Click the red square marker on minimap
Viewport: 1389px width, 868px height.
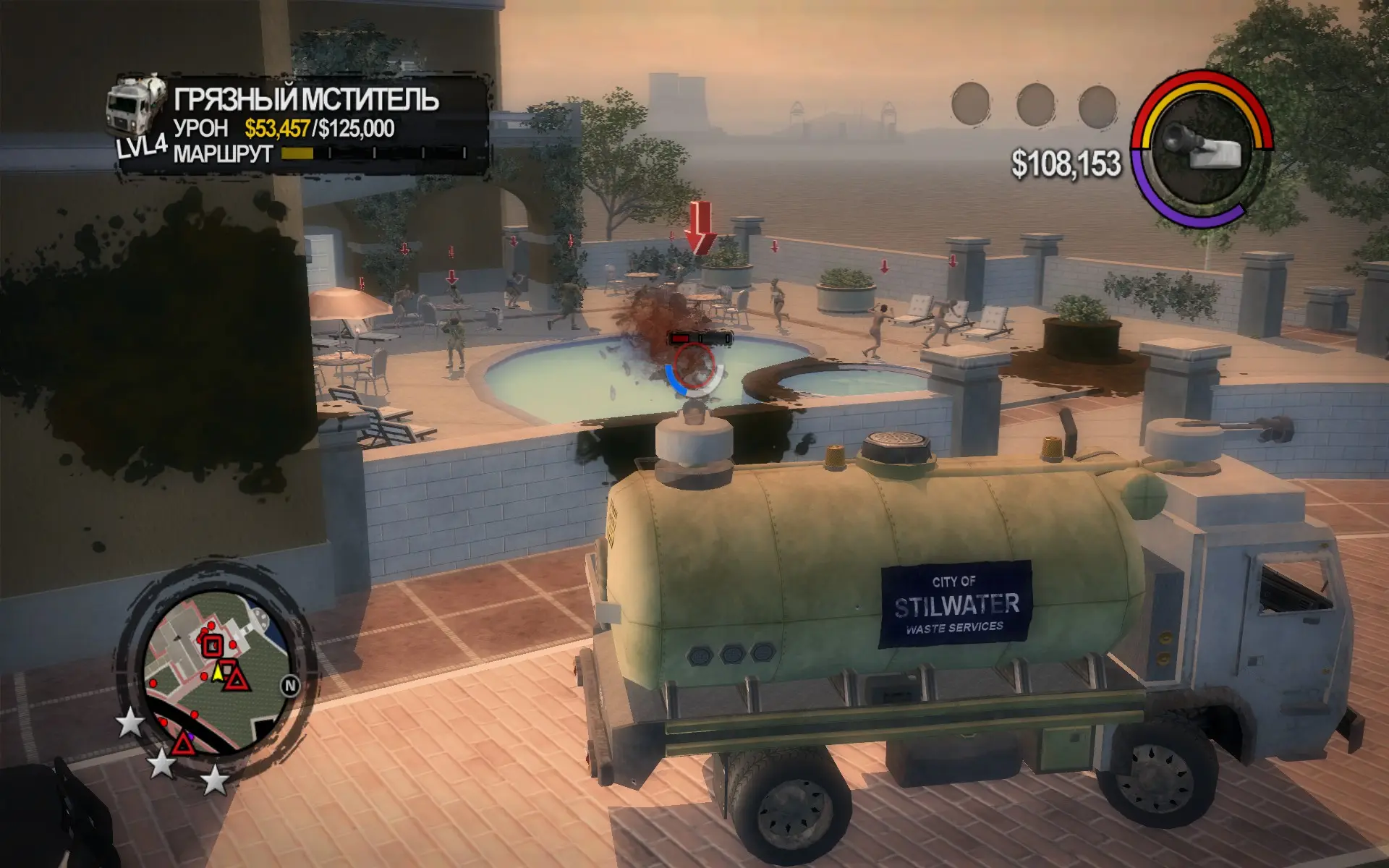tap(212, 645)
